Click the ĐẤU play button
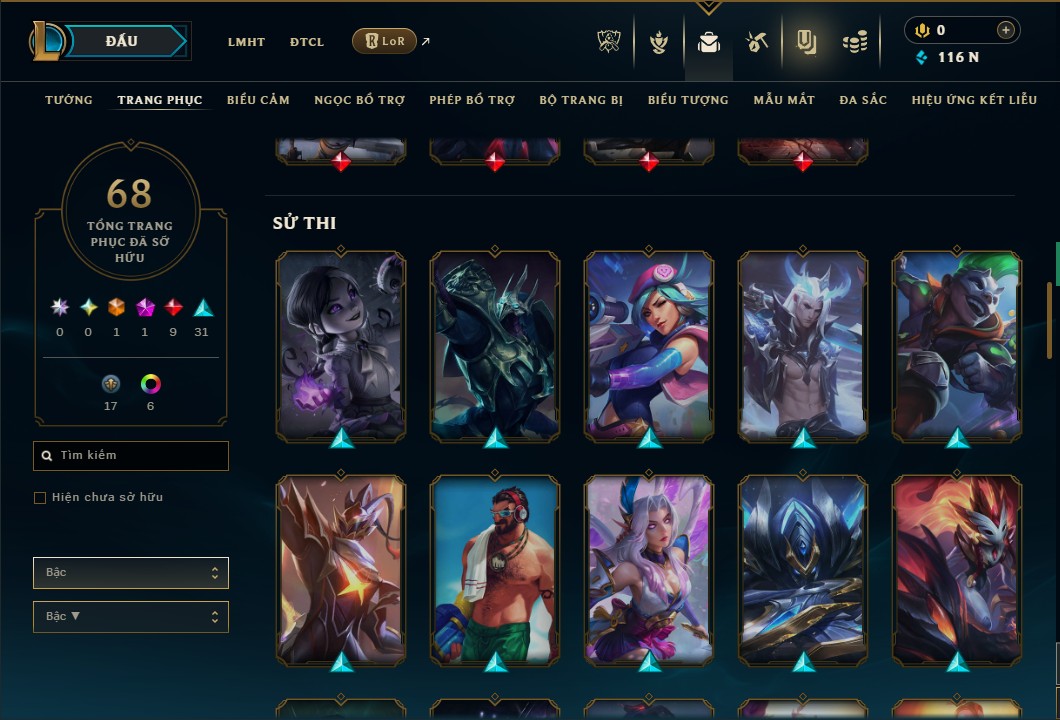The width and height of the screenshot is (1060, 720). [x=121, y=41]
